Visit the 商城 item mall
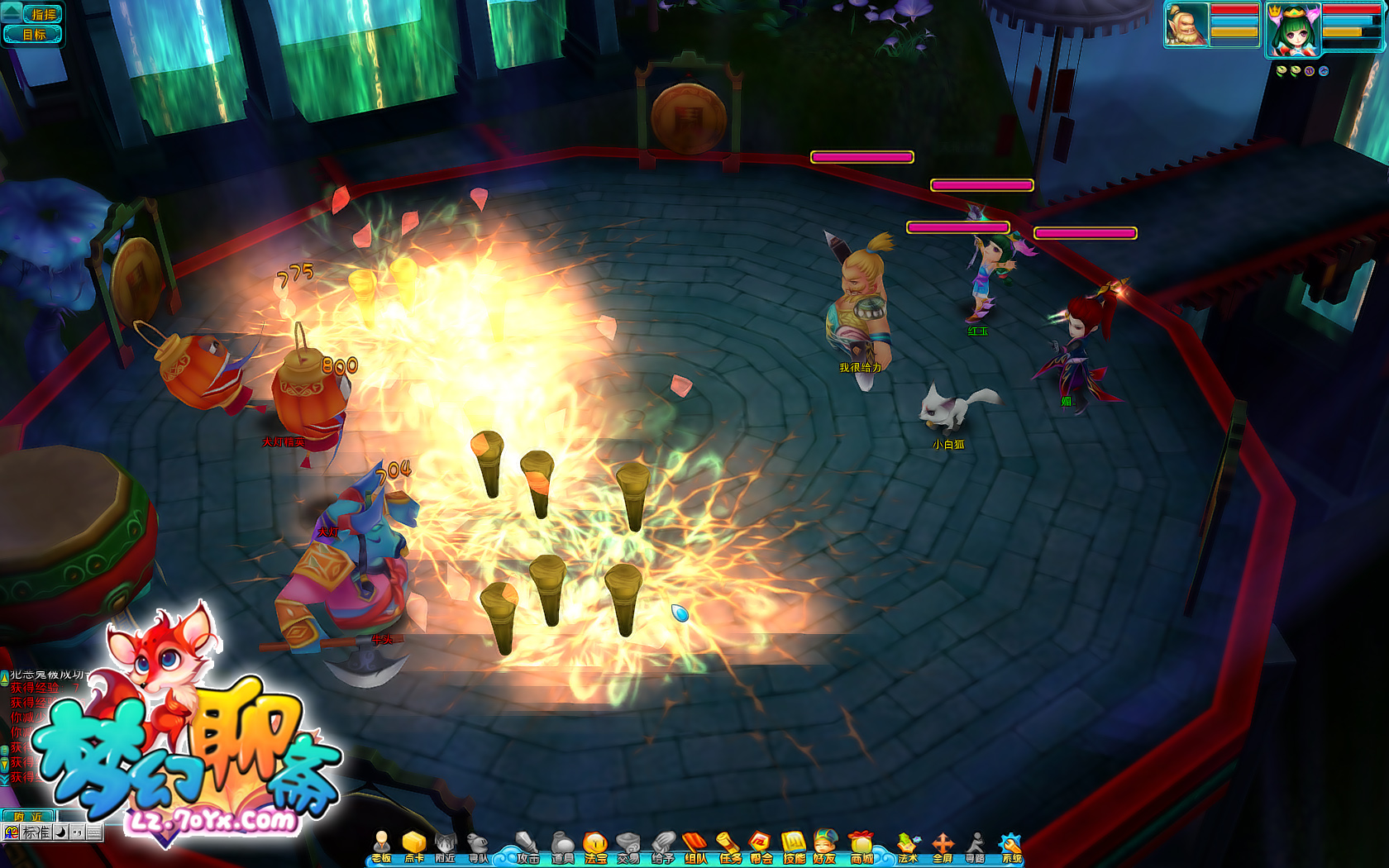Viewport: 1389px width, 868px height. coord(862,847)
